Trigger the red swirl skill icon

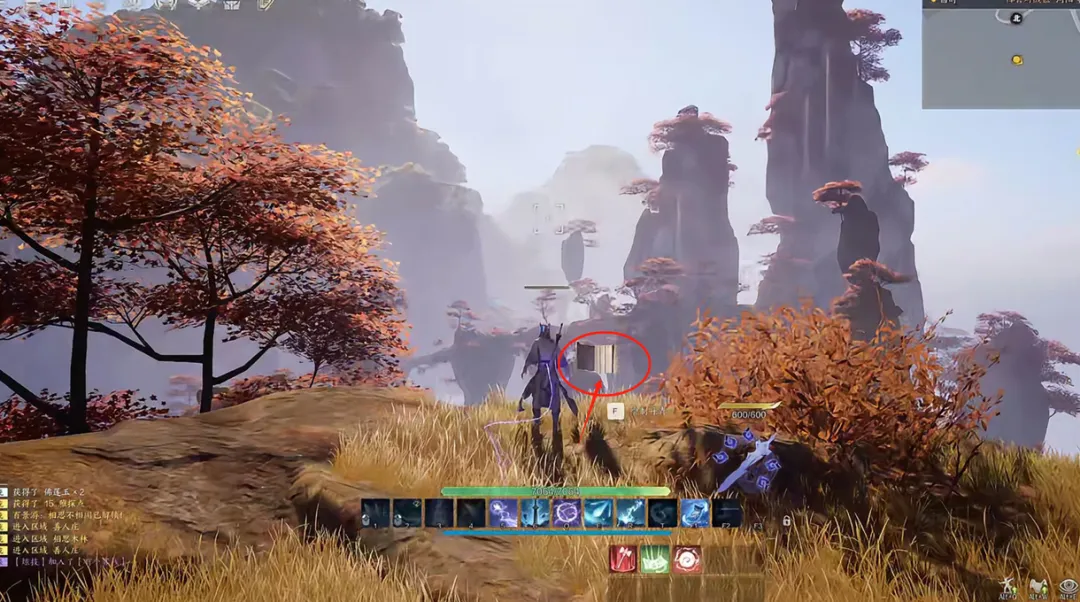tap(687, 559)
